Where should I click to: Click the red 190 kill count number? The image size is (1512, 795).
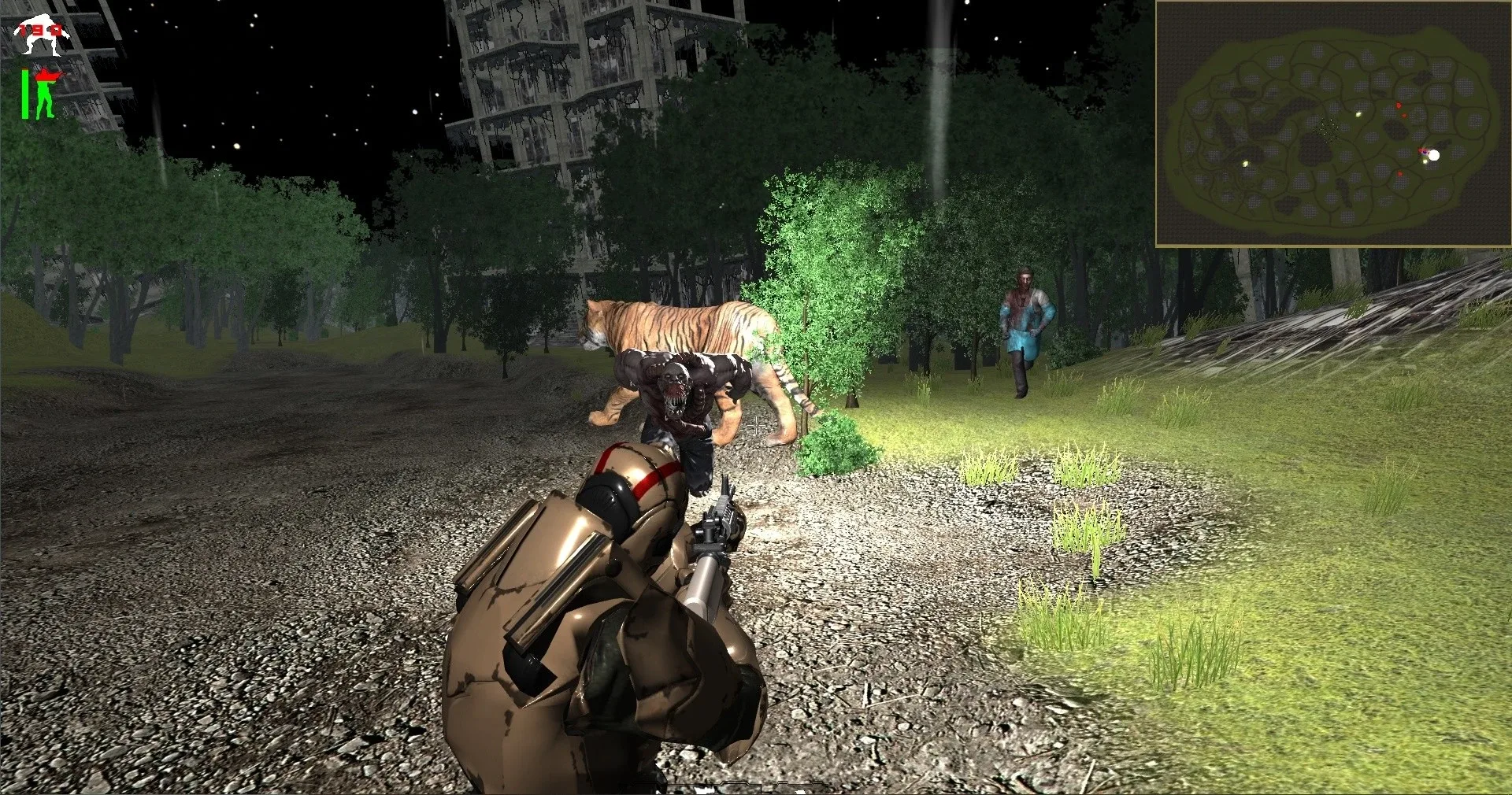41,29
